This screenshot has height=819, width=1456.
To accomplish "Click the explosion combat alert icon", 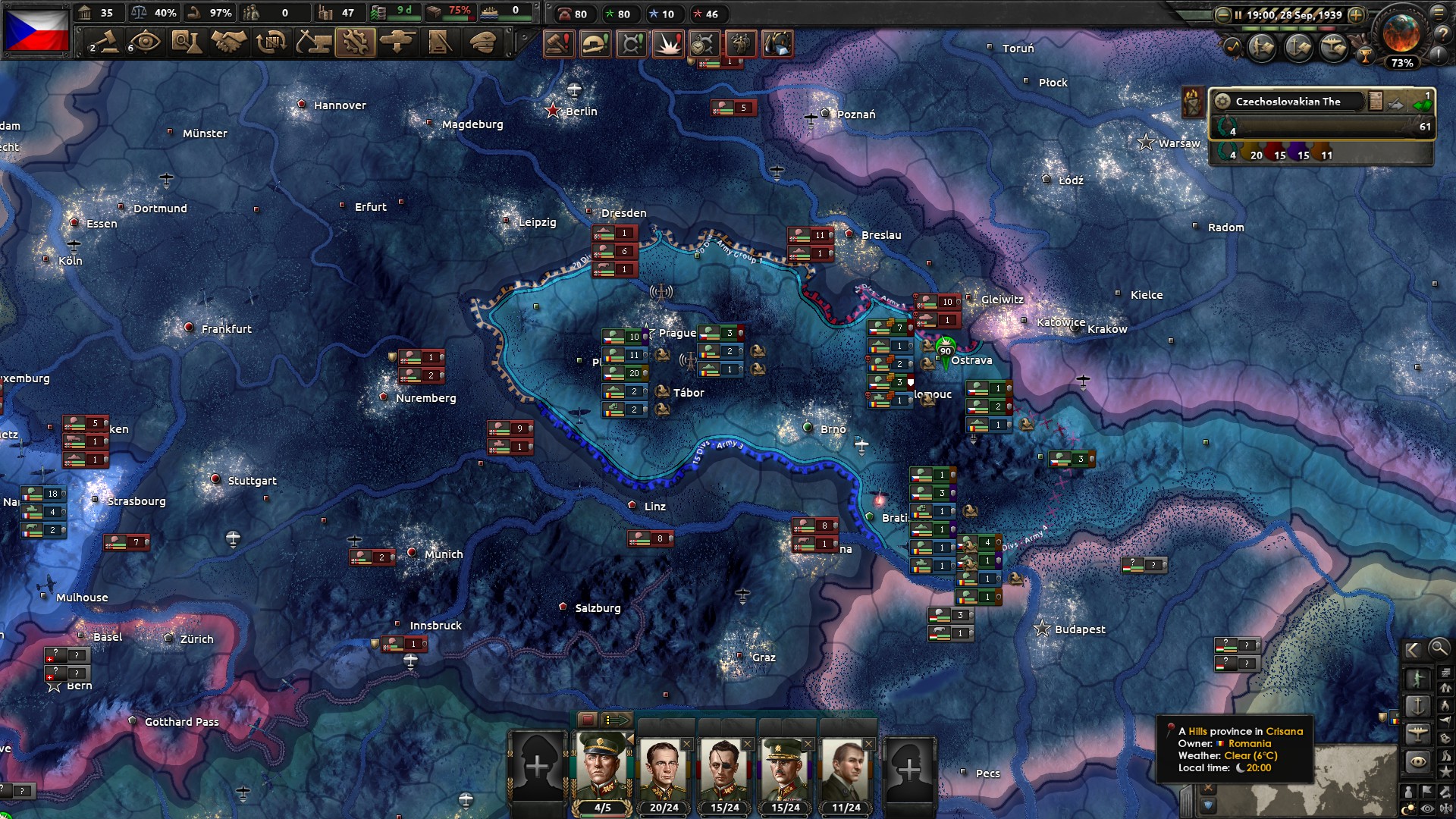I will tap(668, 44).
